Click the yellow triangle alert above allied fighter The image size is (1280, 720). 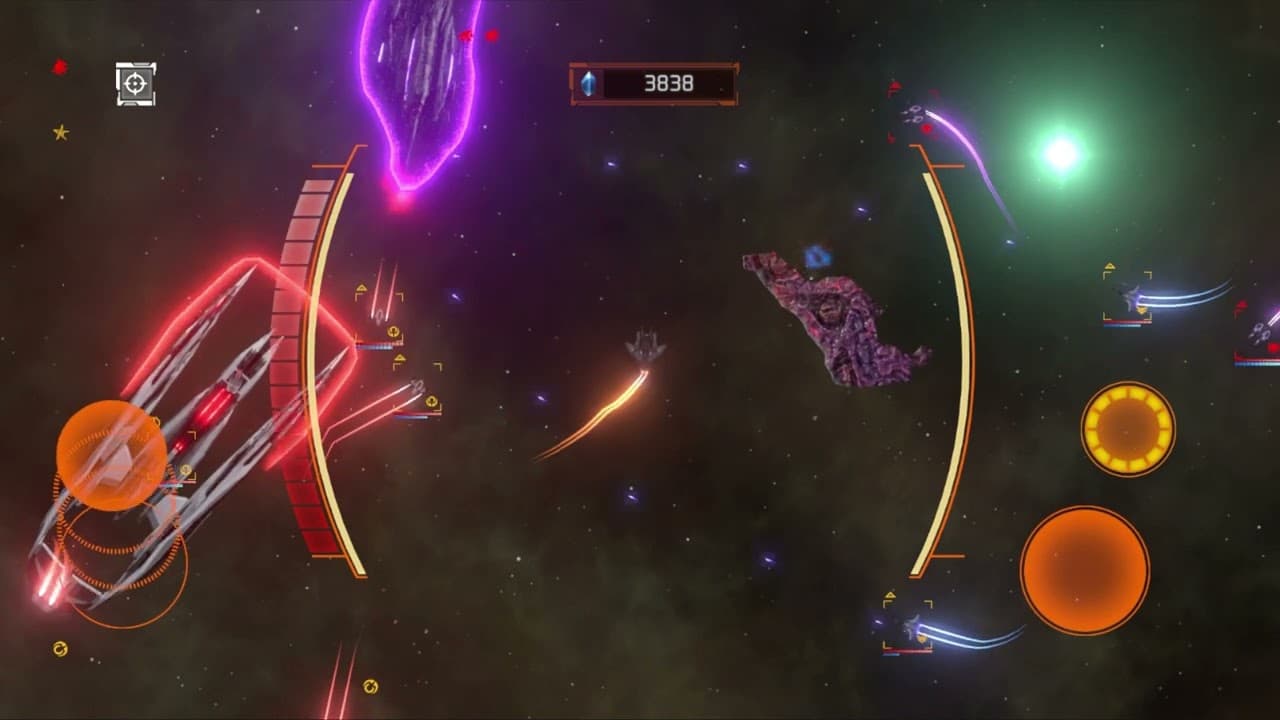tap(361, 289)
